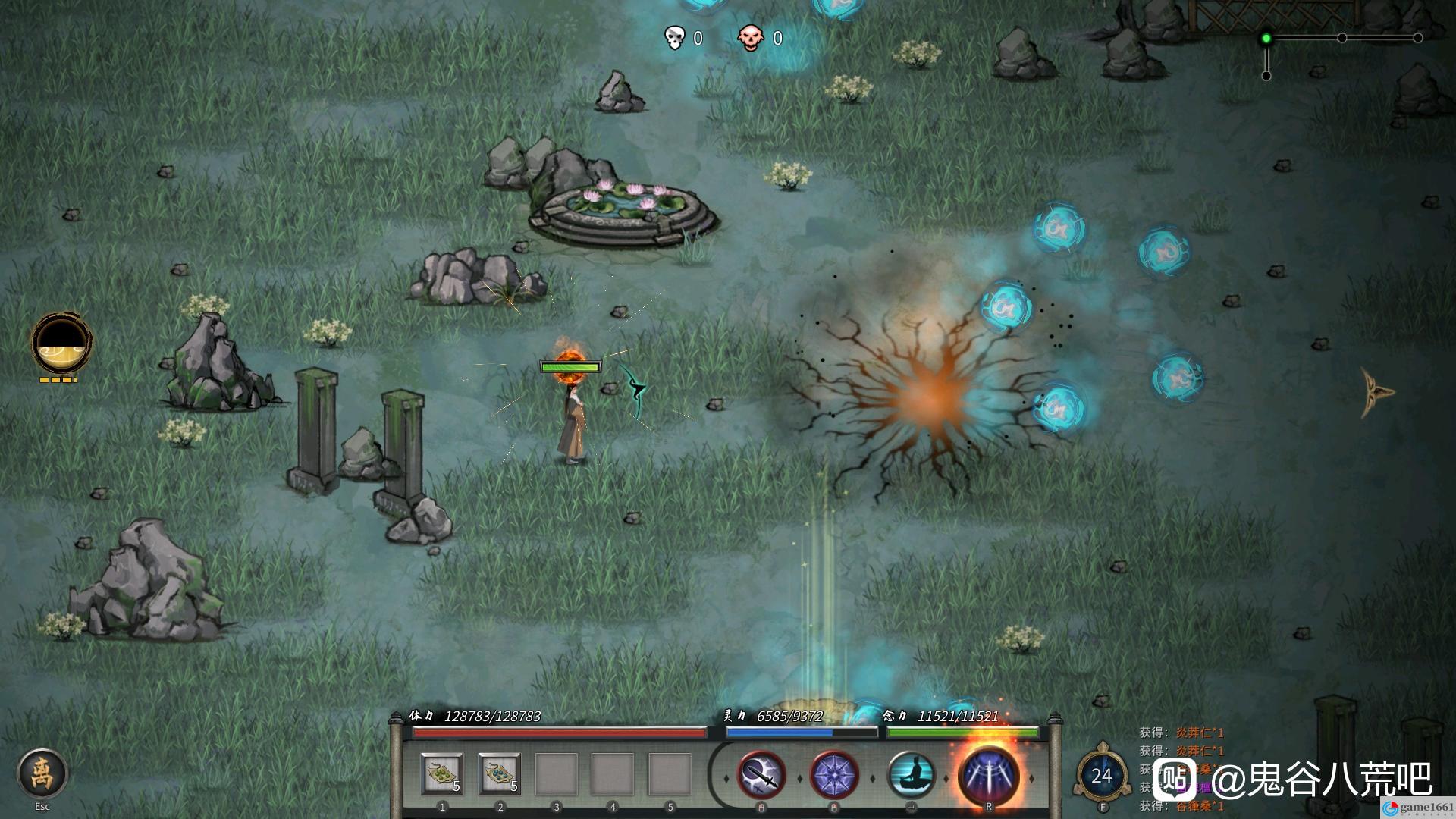Click the gold 离 leave button

pyautogui.click(x=42, y=773)
